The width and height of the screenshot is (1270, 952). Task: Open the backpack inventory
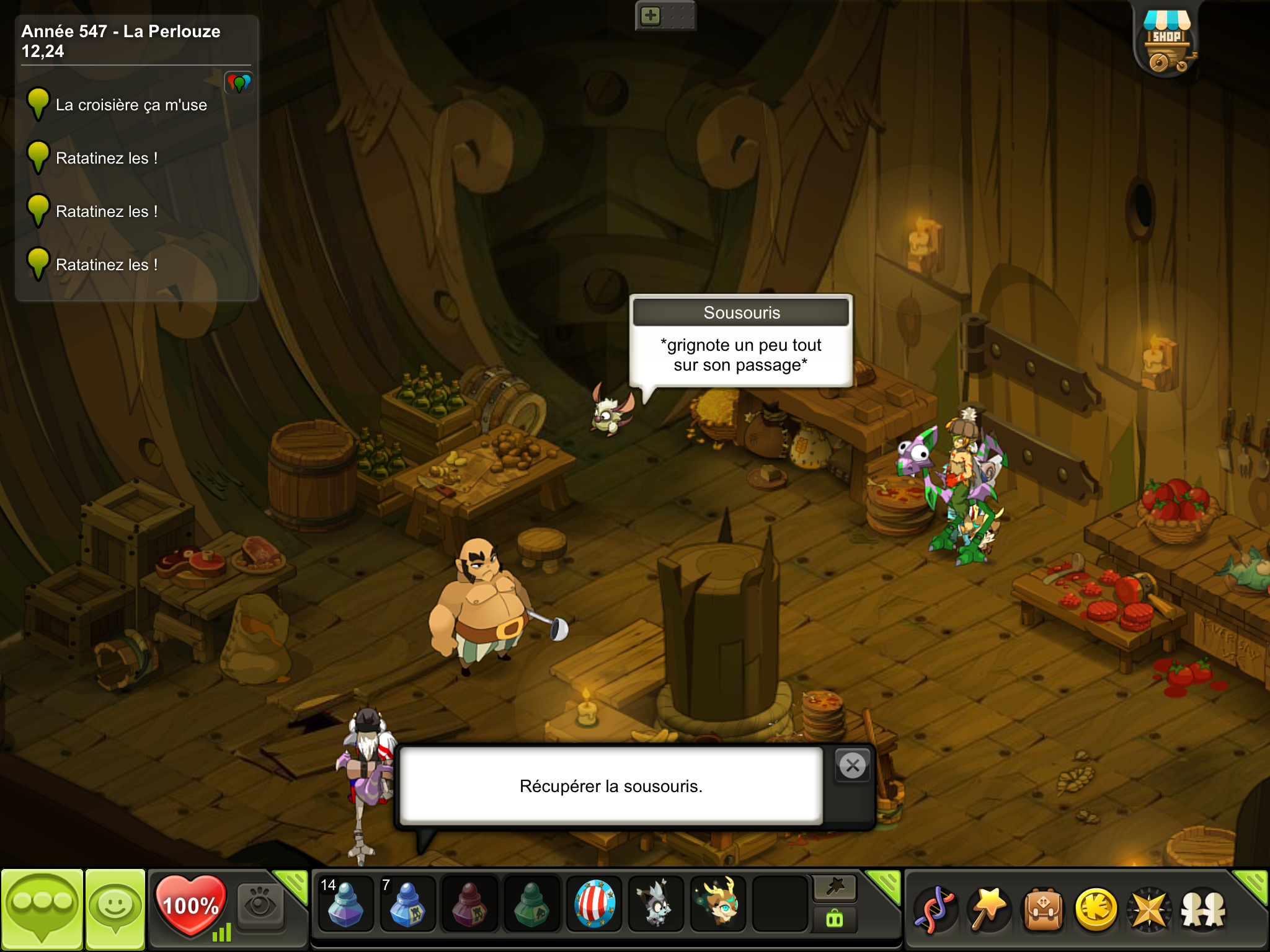coord(1043,910)
